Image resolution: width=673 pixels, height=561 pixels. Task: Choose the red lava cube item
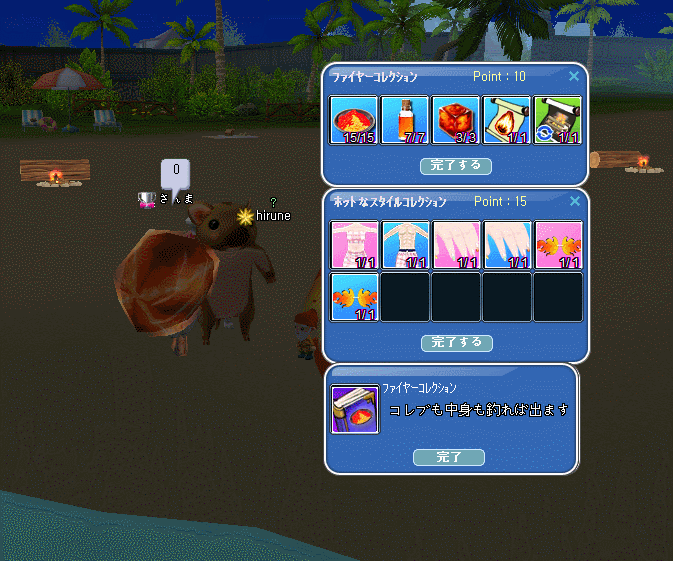[x=456, y=120]
